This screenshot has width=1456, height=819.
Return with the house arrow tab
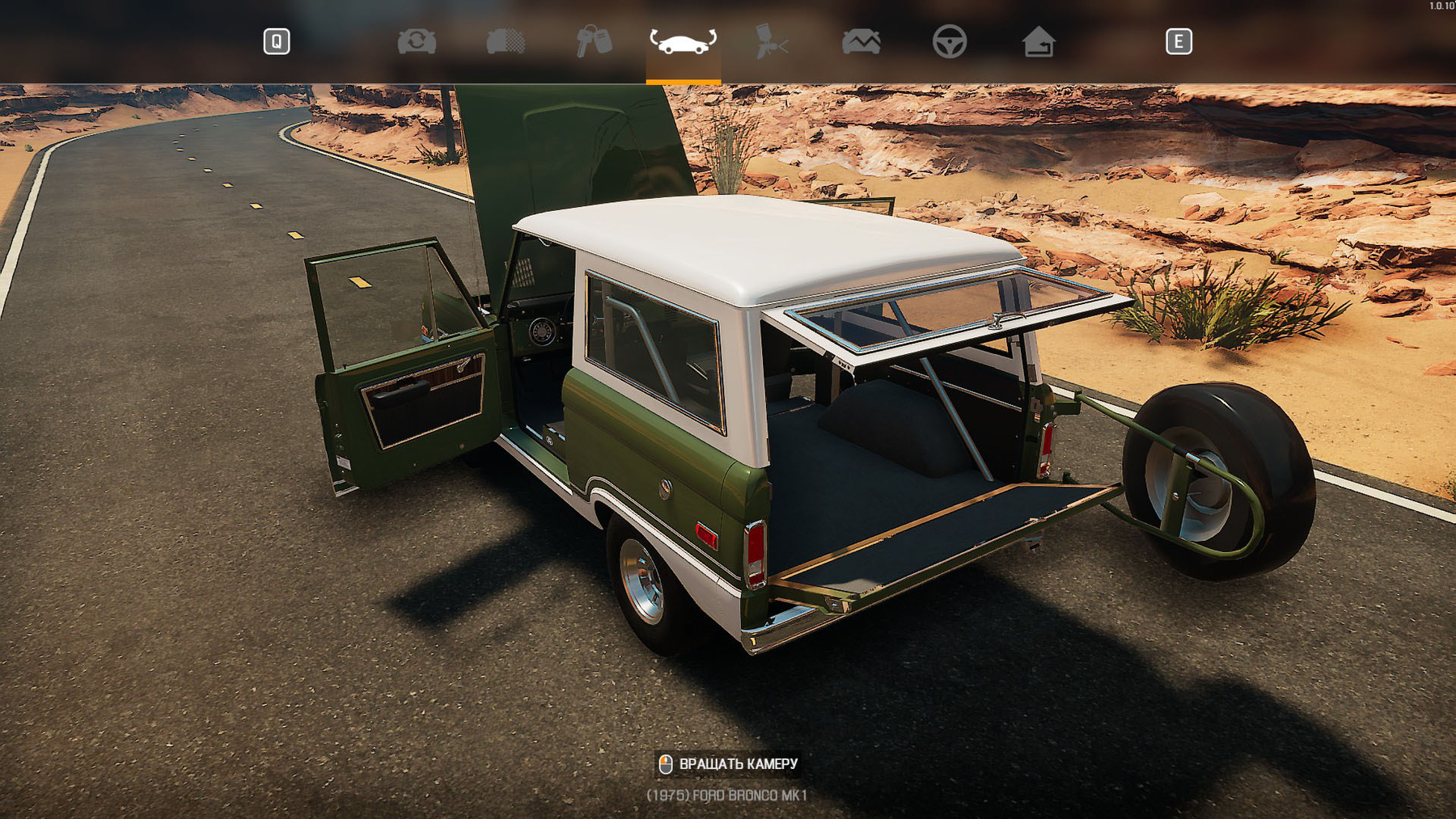click(1038, 41)
